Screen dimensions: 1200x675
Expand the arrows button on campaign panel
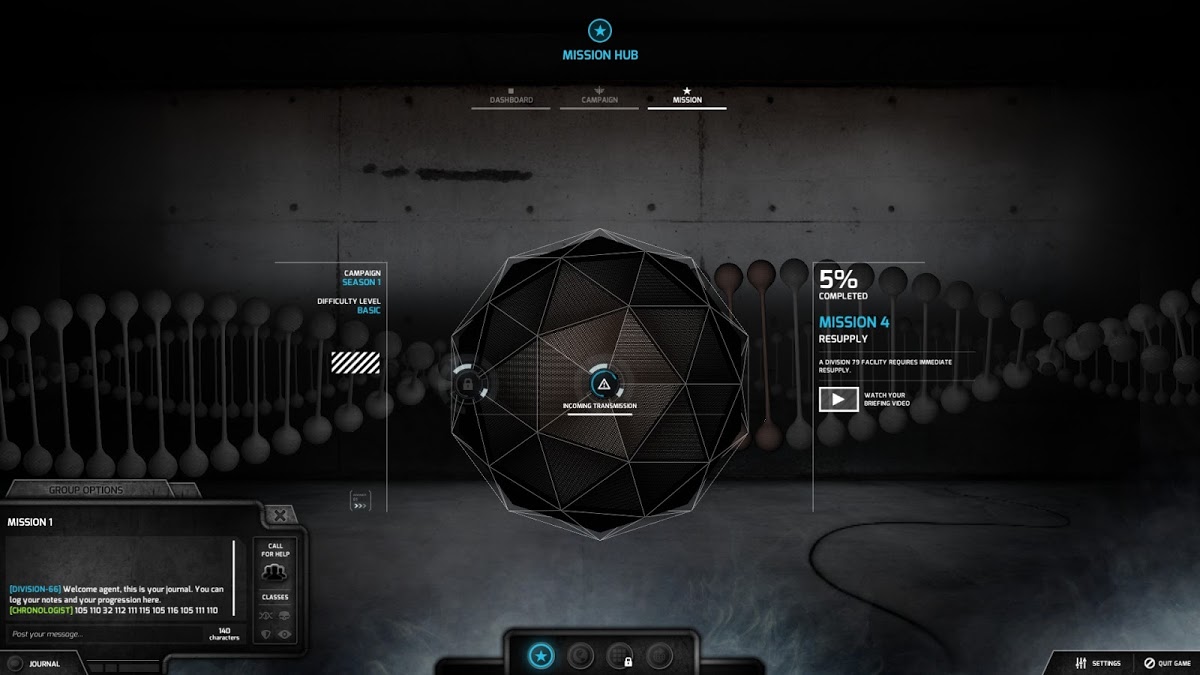click(360, 500)
